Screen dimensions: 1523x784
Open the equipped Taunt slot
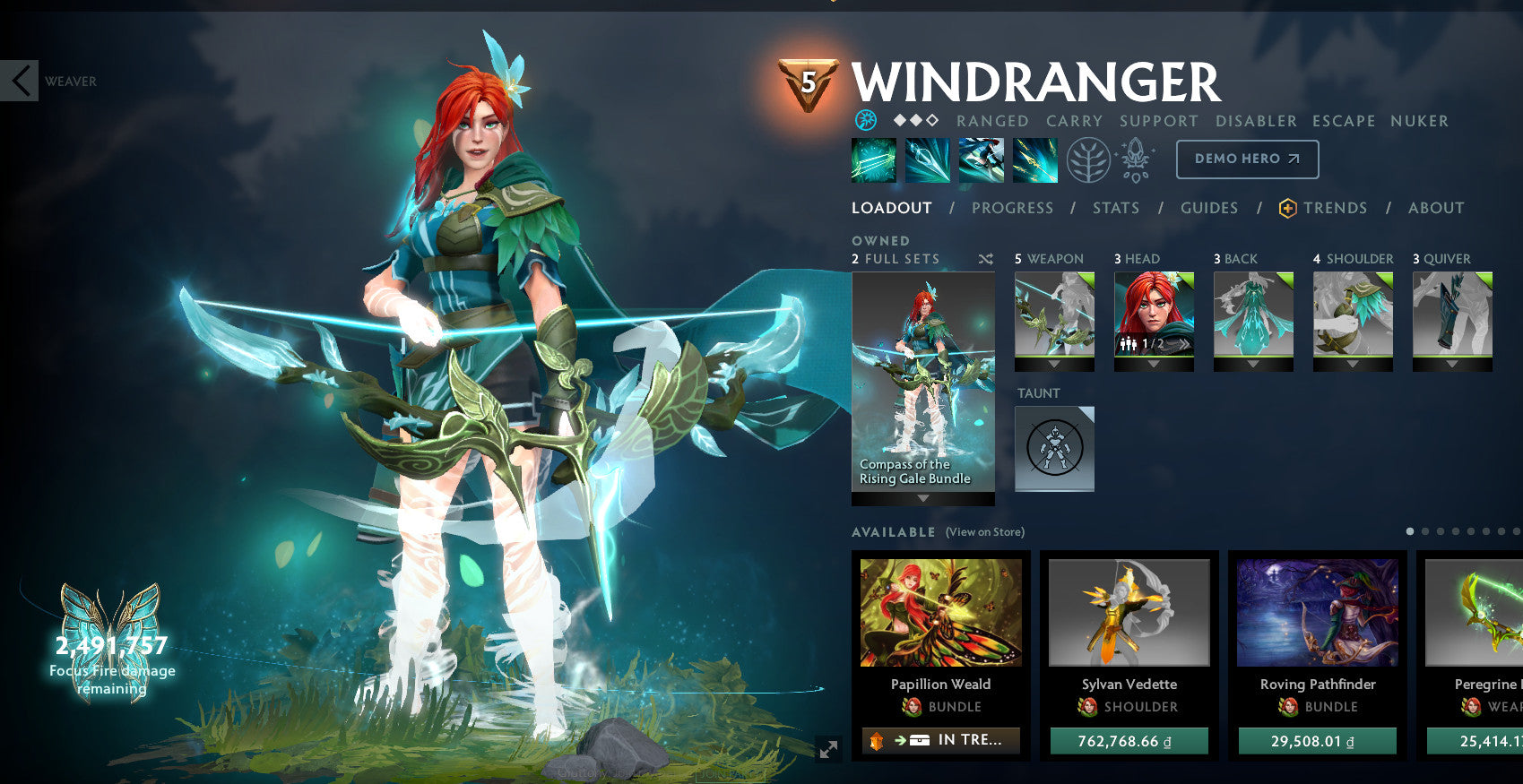1054,448
